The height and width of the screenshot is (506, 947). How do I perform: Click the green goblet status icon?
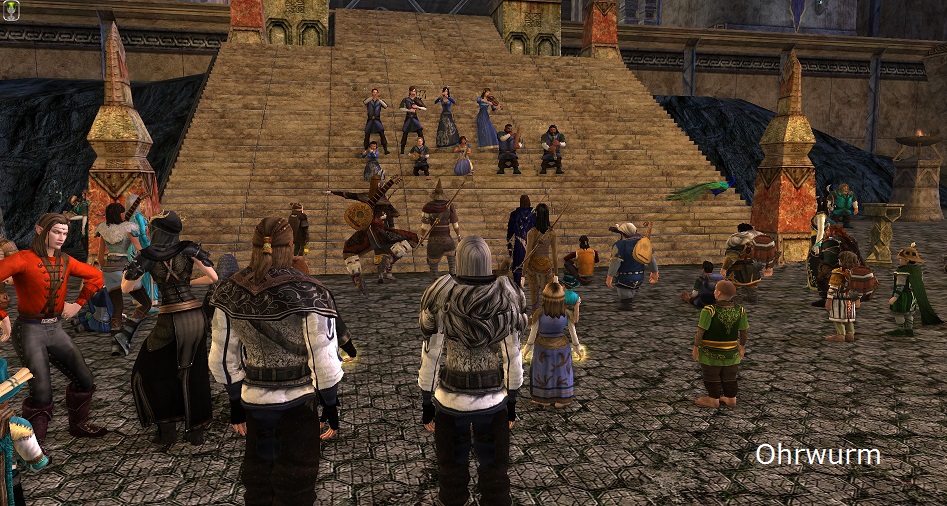[x=12, y=12]
